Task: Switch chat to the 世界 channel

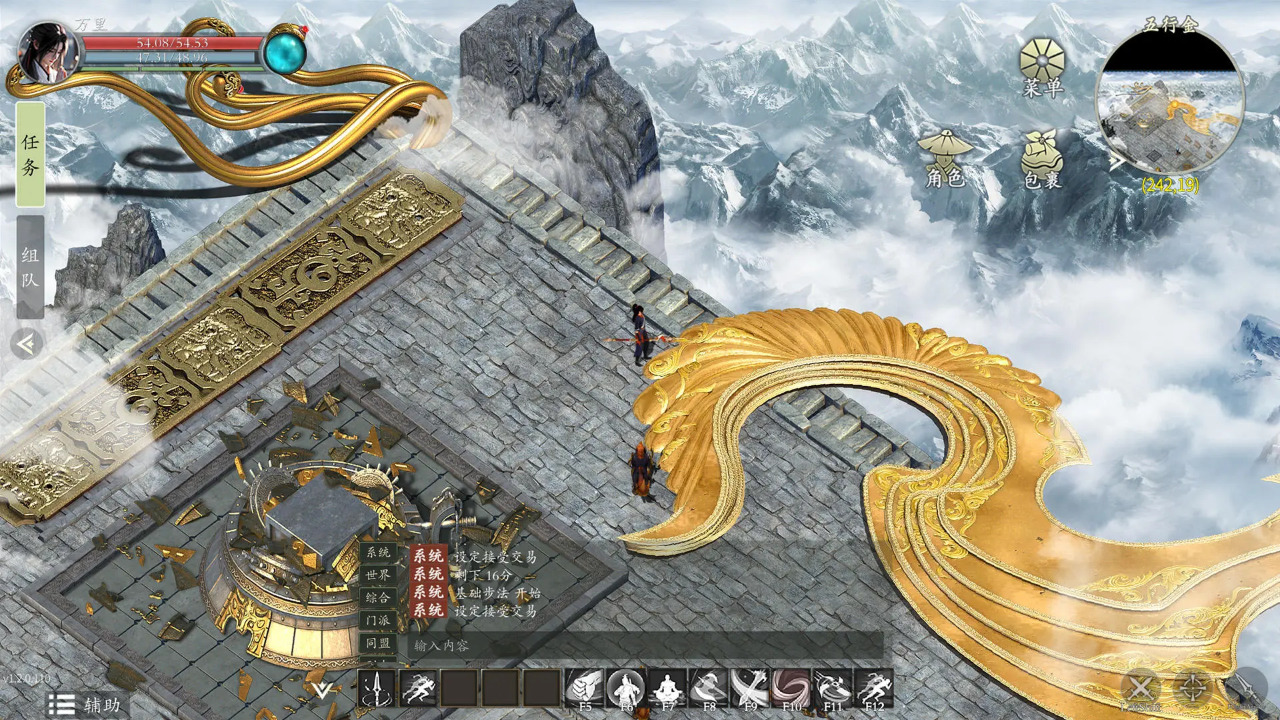Action: point(378,575)
